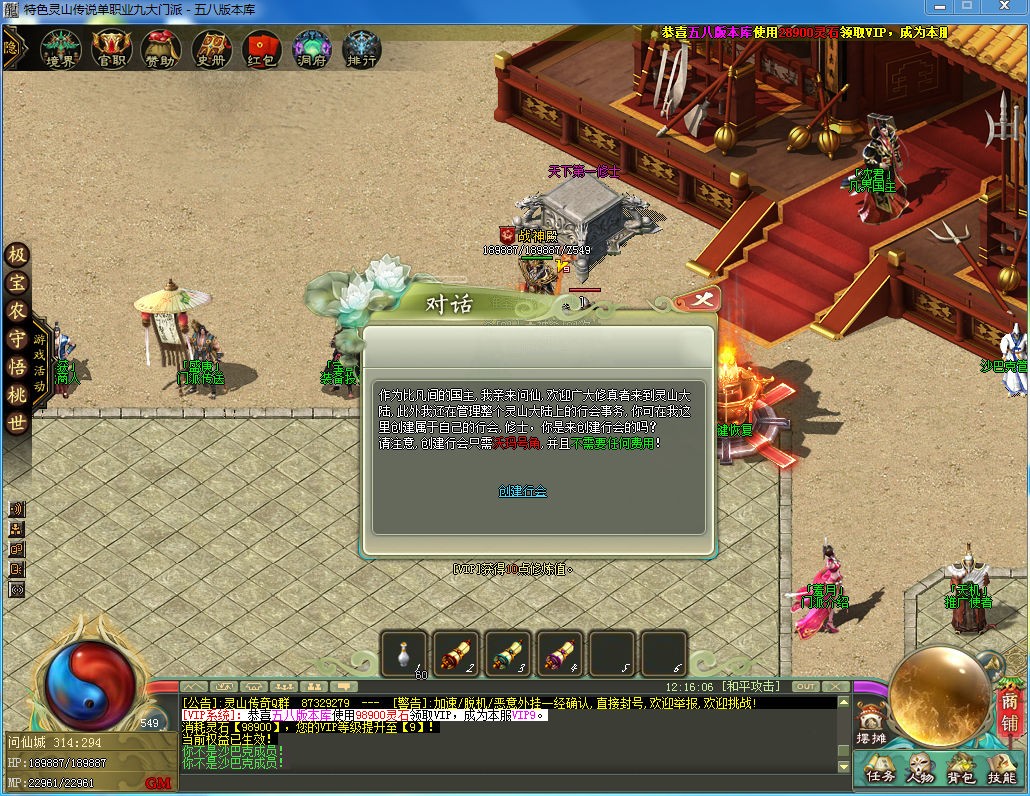1030x796 pixels.
Task: Click the 创建行会 link in the dialogue
Action: point(522,491)
